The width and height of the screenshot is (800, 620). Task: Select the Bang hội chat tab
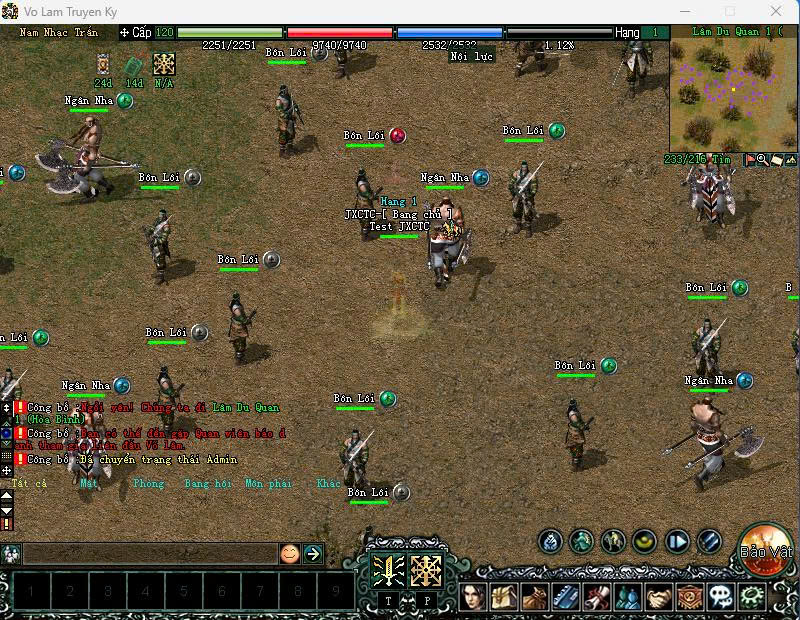[x=208, y=483]
